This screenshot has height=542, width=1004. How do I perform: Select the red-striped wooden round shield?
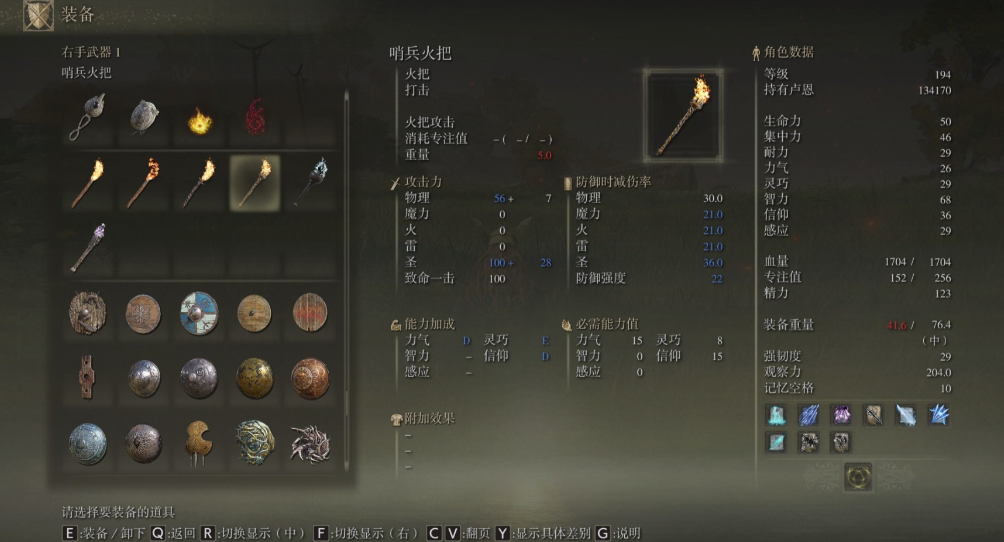tap(309, 314)
